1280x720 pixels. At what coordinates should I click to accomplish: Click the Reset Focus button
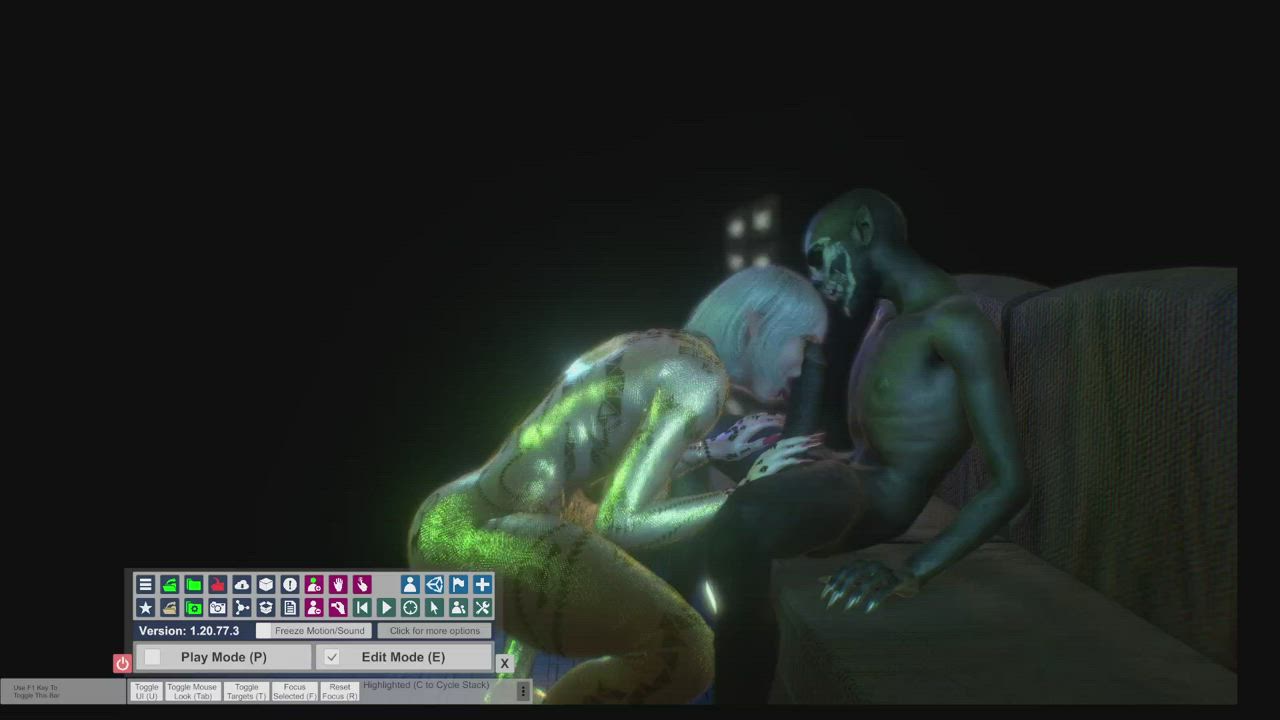point(340,691)
